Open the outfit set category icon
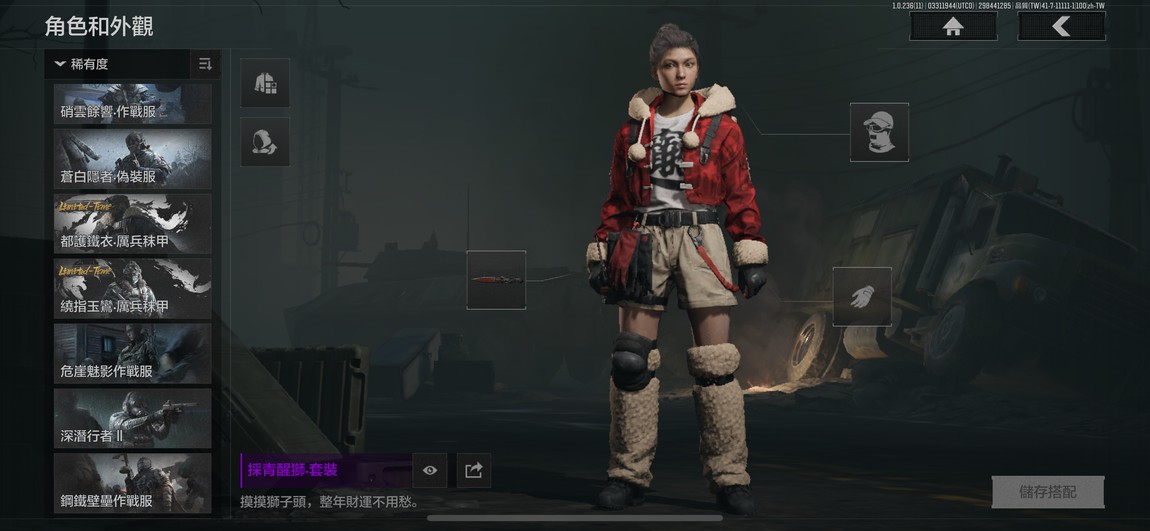 (265, 83)
